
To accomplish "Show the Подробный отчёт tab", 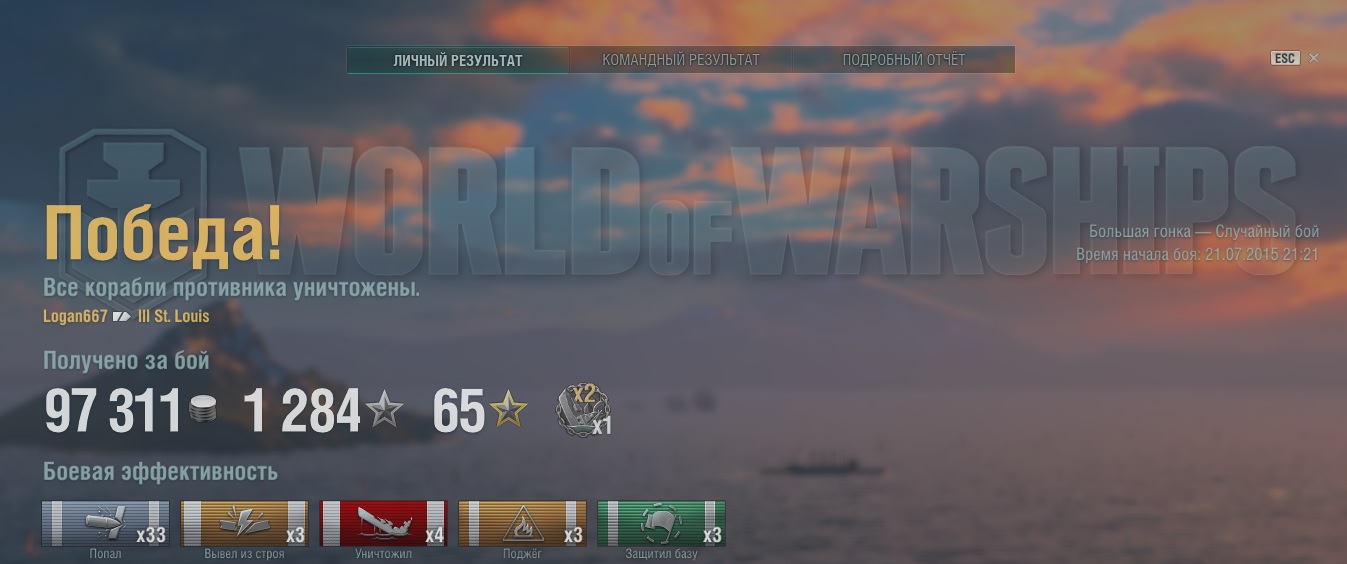I will [904, 60].
